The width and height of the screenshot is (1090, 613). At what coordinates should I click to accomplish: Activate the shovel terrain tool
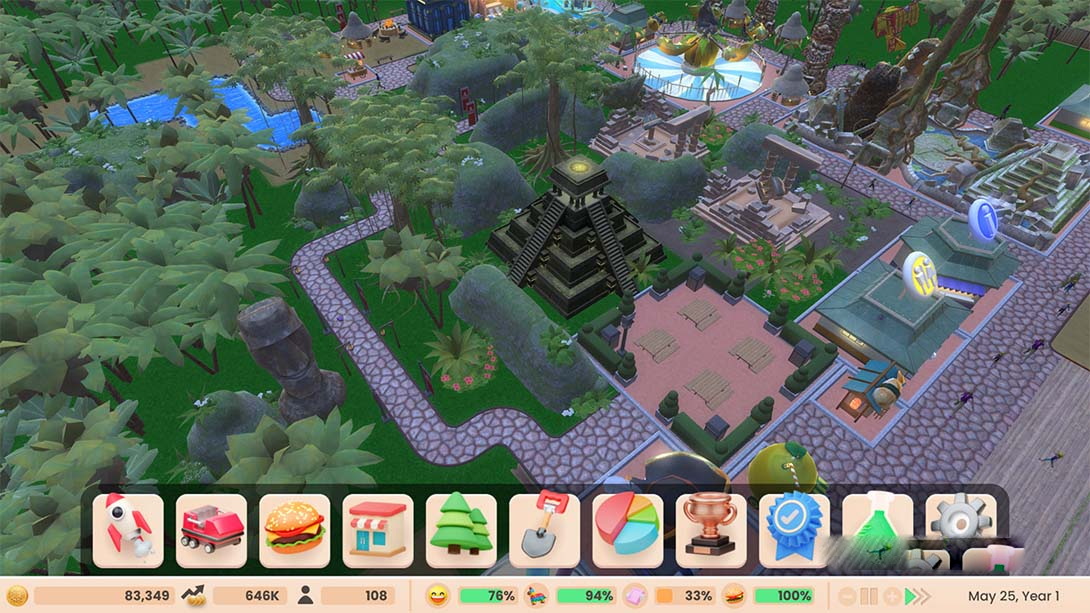tap(544, 530)
